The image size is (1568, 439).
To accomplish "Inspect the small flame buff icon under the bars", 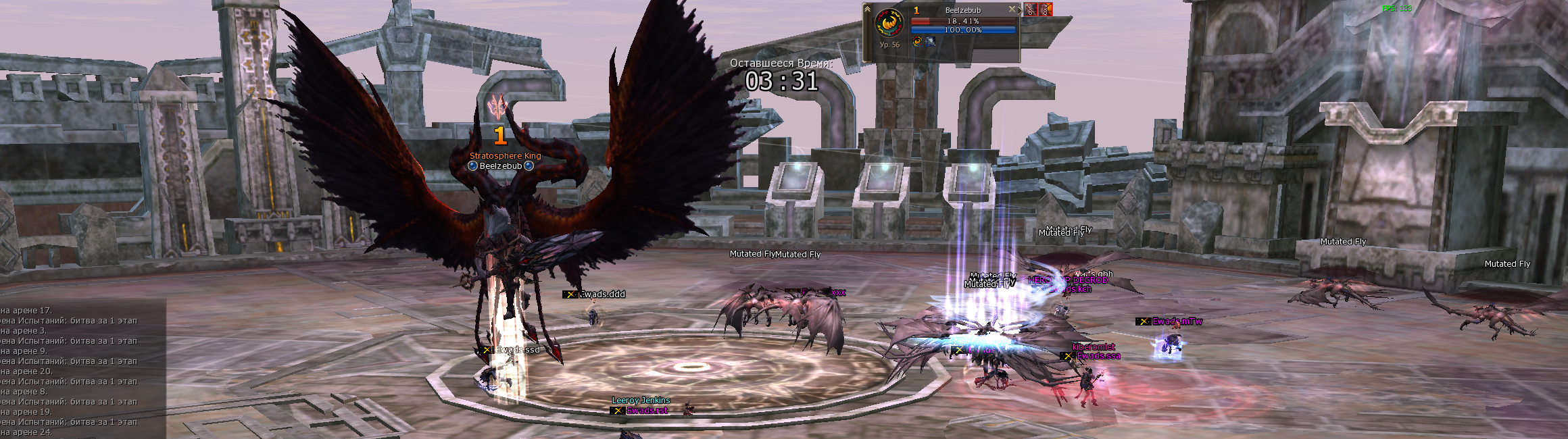I will [x=917, y=42].
